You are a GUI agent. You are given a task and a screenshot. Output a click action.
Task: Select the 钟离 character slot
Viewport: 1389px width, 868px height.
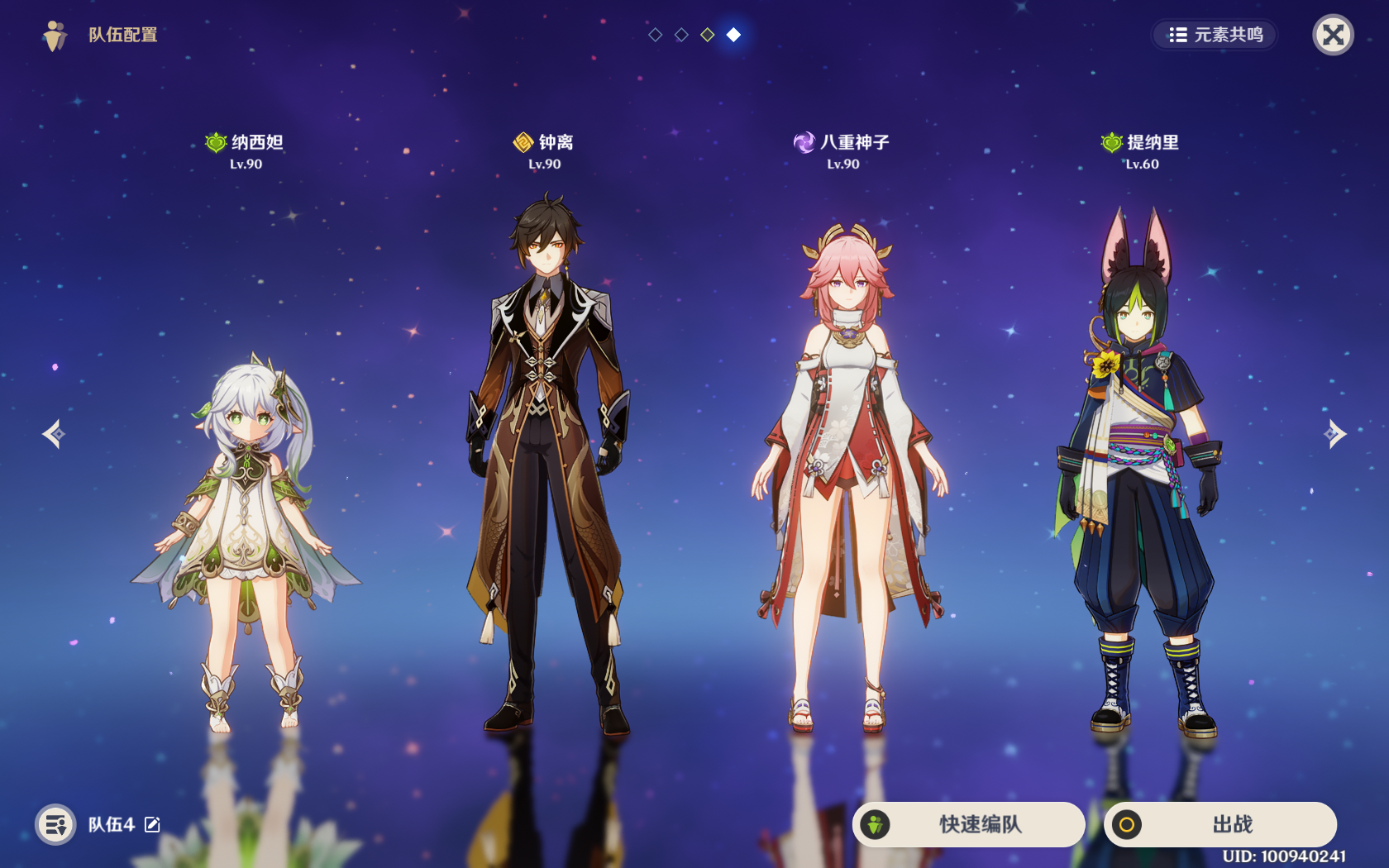tap(546, 463)
